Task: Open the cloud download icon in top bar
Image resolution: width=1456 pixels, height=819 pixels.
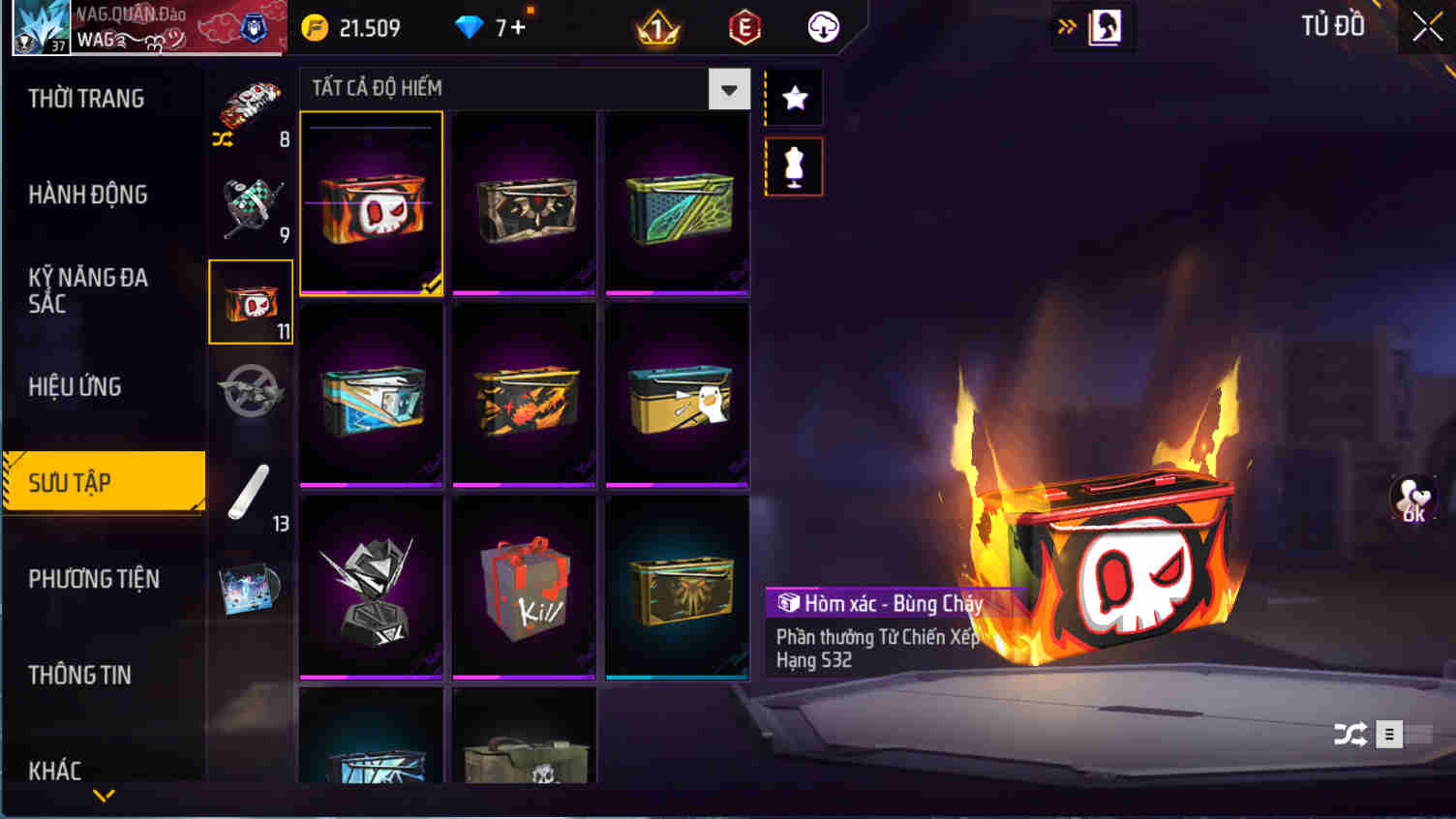Action: [821, 26]
